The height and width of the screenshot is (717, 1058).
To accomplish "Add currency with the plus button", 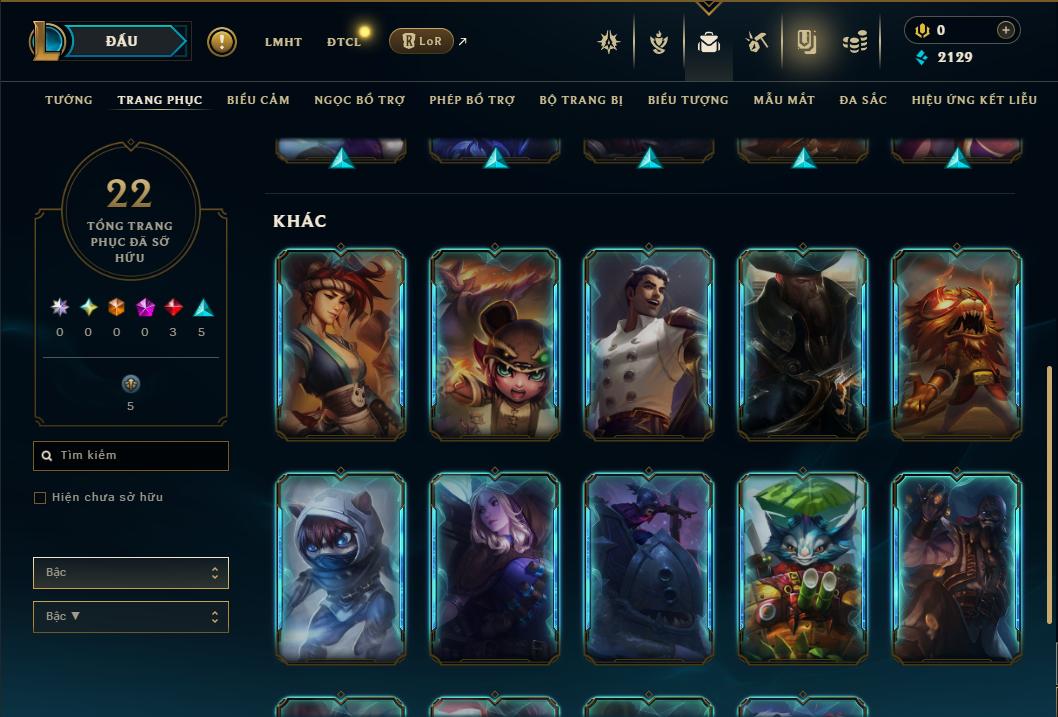I will pyautogui.click(x=1006, y=30).
